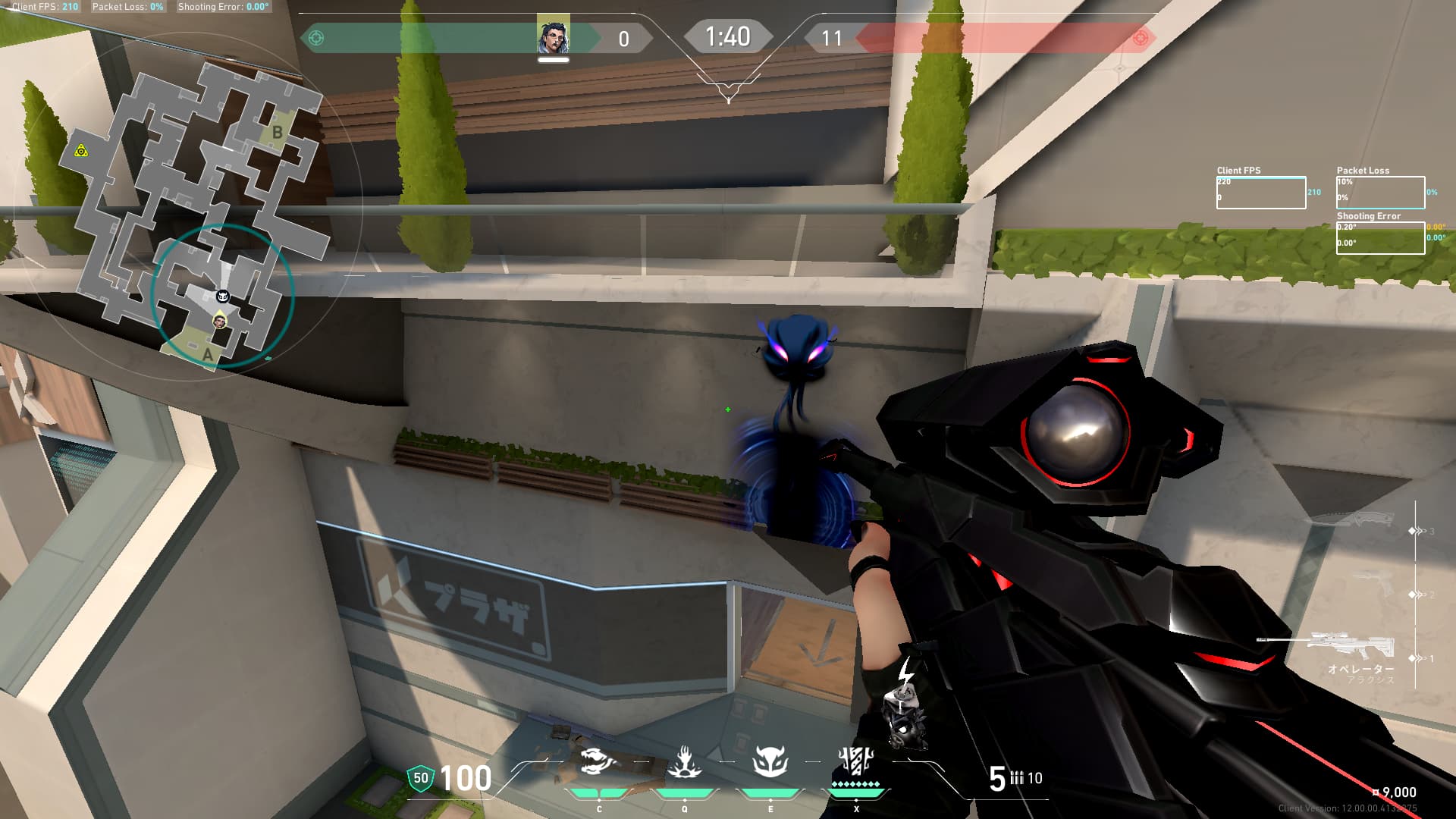Click the tactical minimap
Screen dimensions: 1456x819
tap(205, 212)
